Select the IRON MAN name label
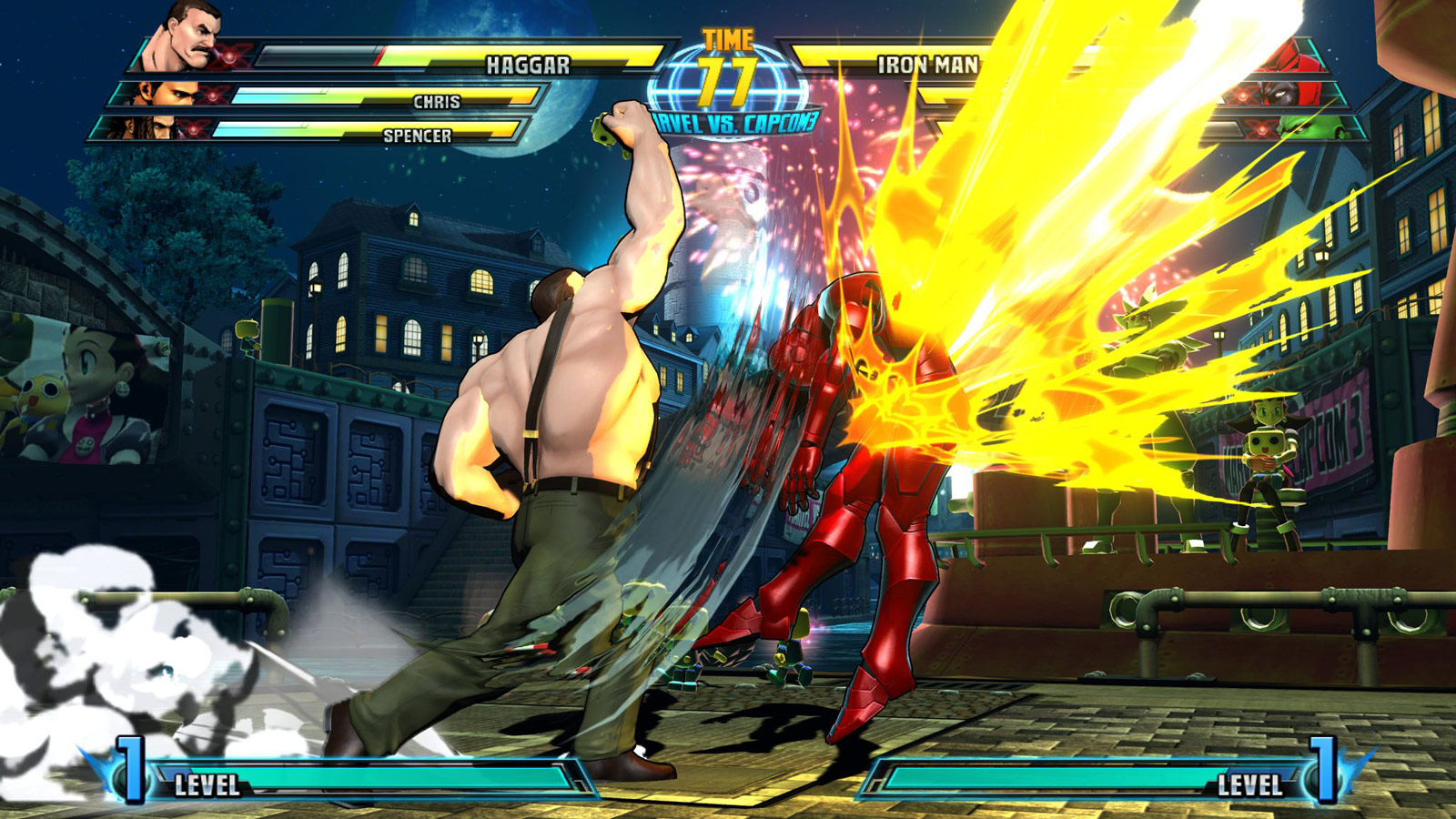Screen dimensions: 1456x819 928,64
